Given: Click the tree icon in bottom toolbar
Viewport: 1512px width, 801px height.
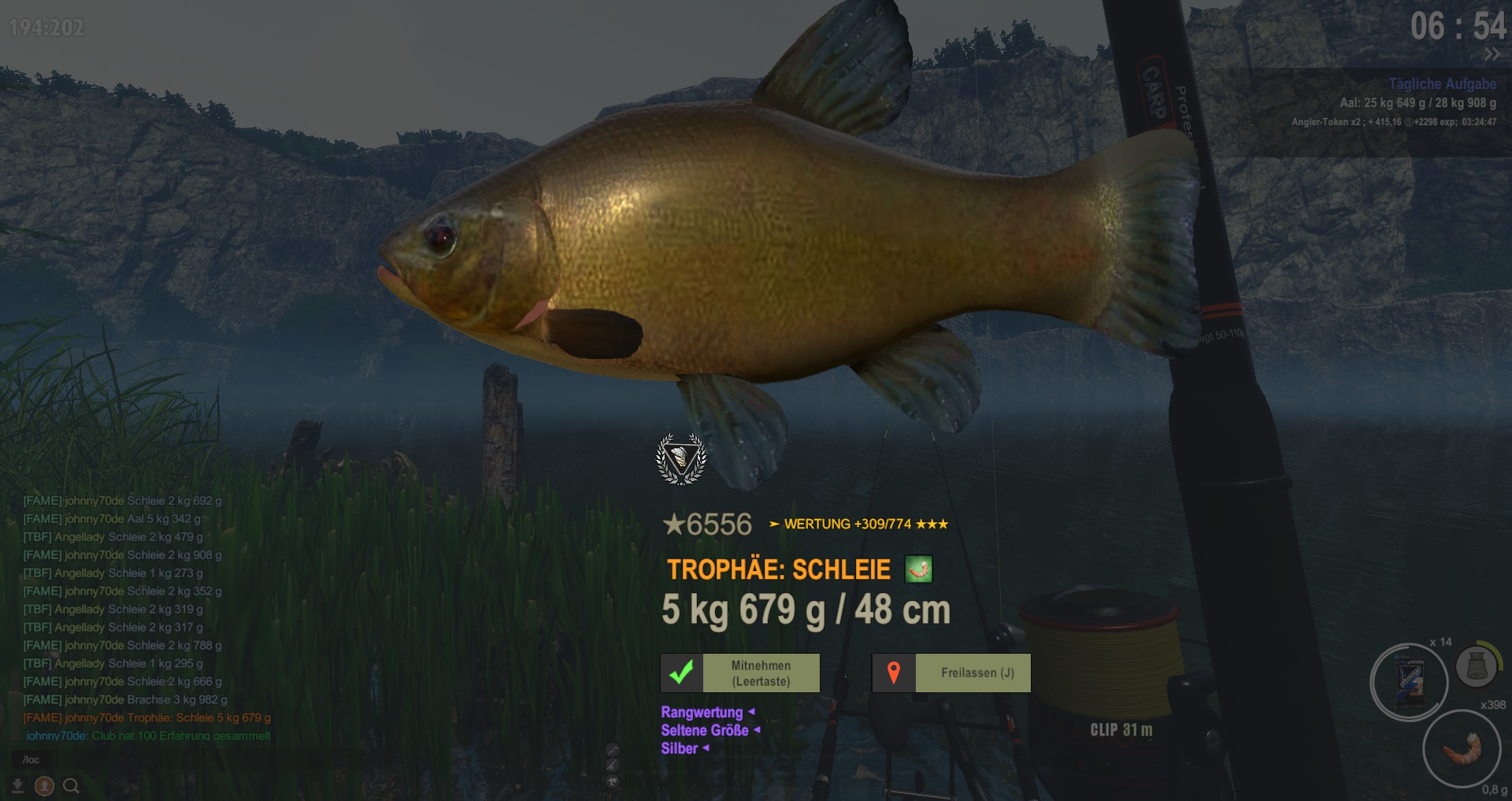Looking at the screenshot, I should (613, 781).
